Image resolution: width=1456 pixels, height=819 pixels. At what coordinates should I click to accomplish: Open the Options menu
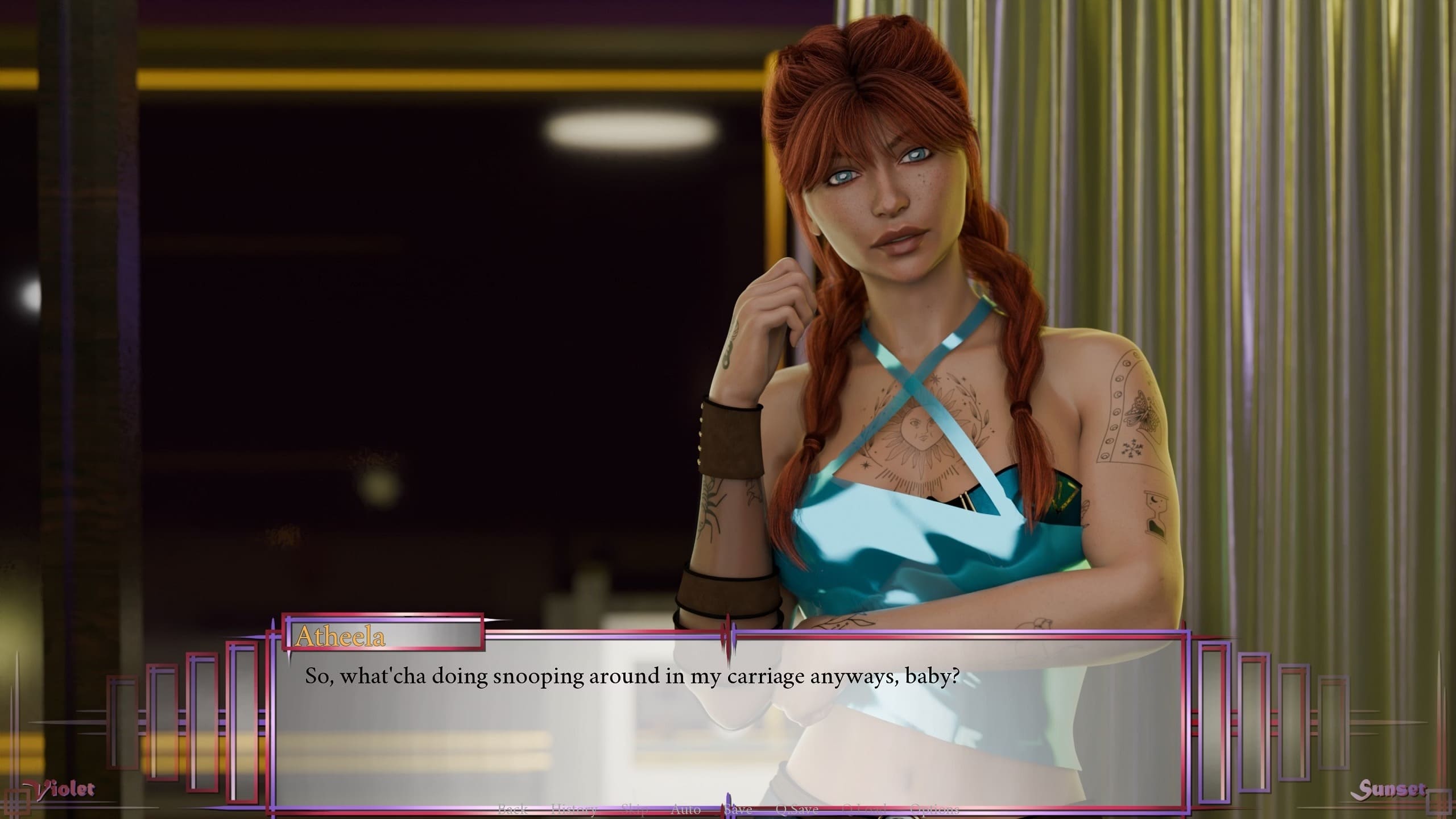(x=934, y=809)
